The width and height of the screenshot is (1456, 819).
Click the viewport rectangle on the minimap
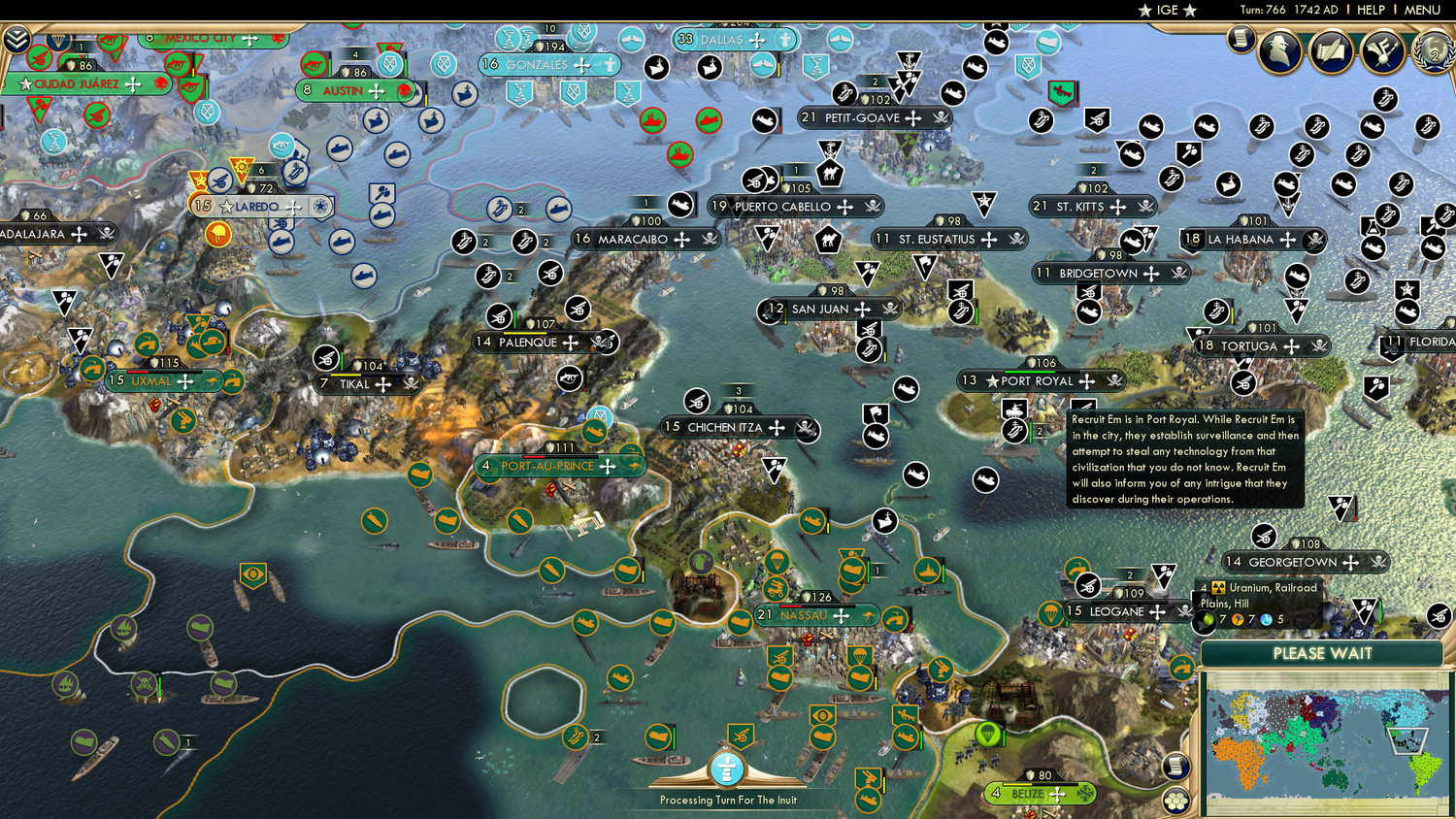(x=1407, y=741)
